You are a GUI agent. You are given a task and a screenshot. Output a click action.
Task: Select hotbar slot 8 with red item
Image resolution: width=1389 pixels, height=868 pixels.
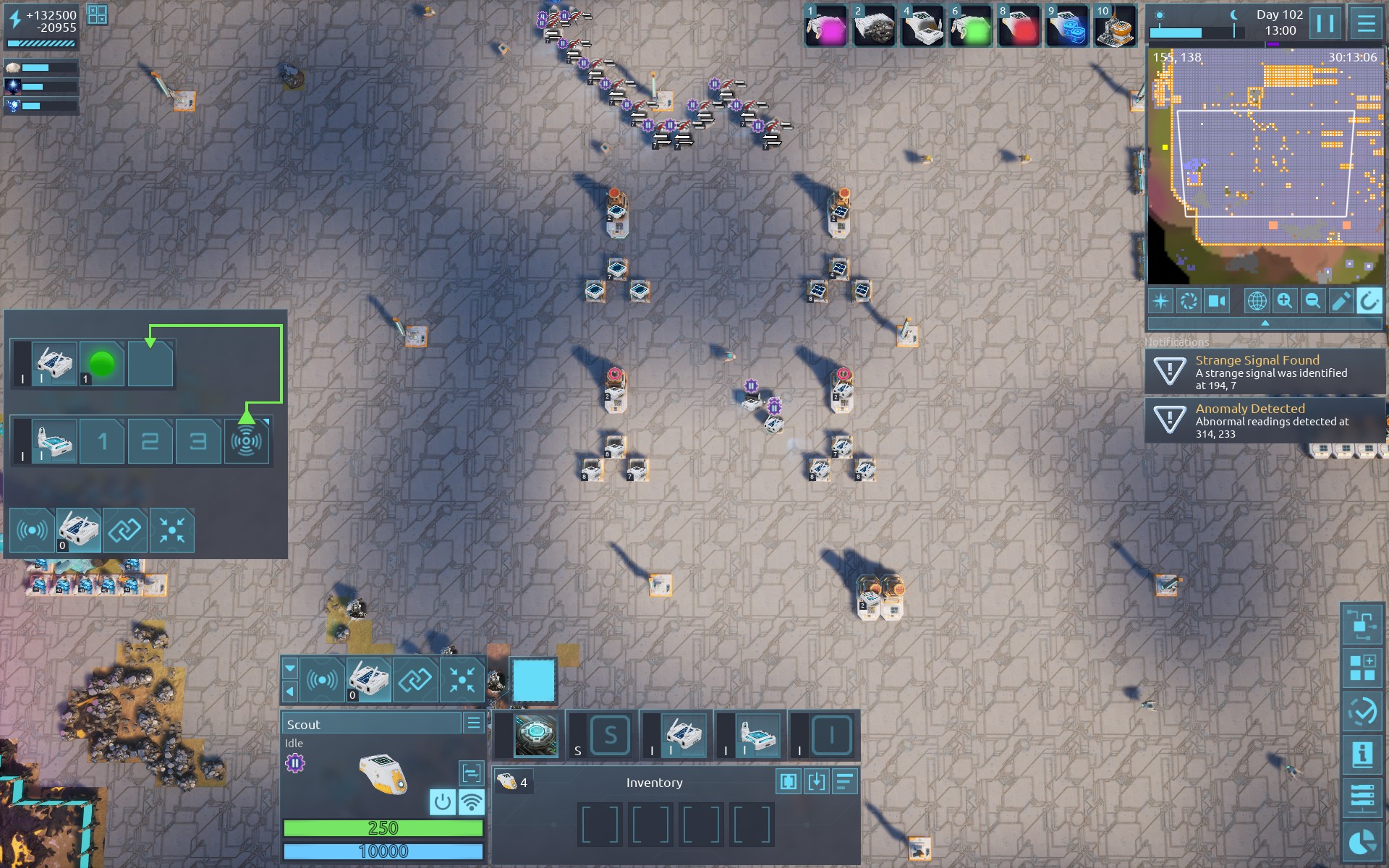point(1019,27)
